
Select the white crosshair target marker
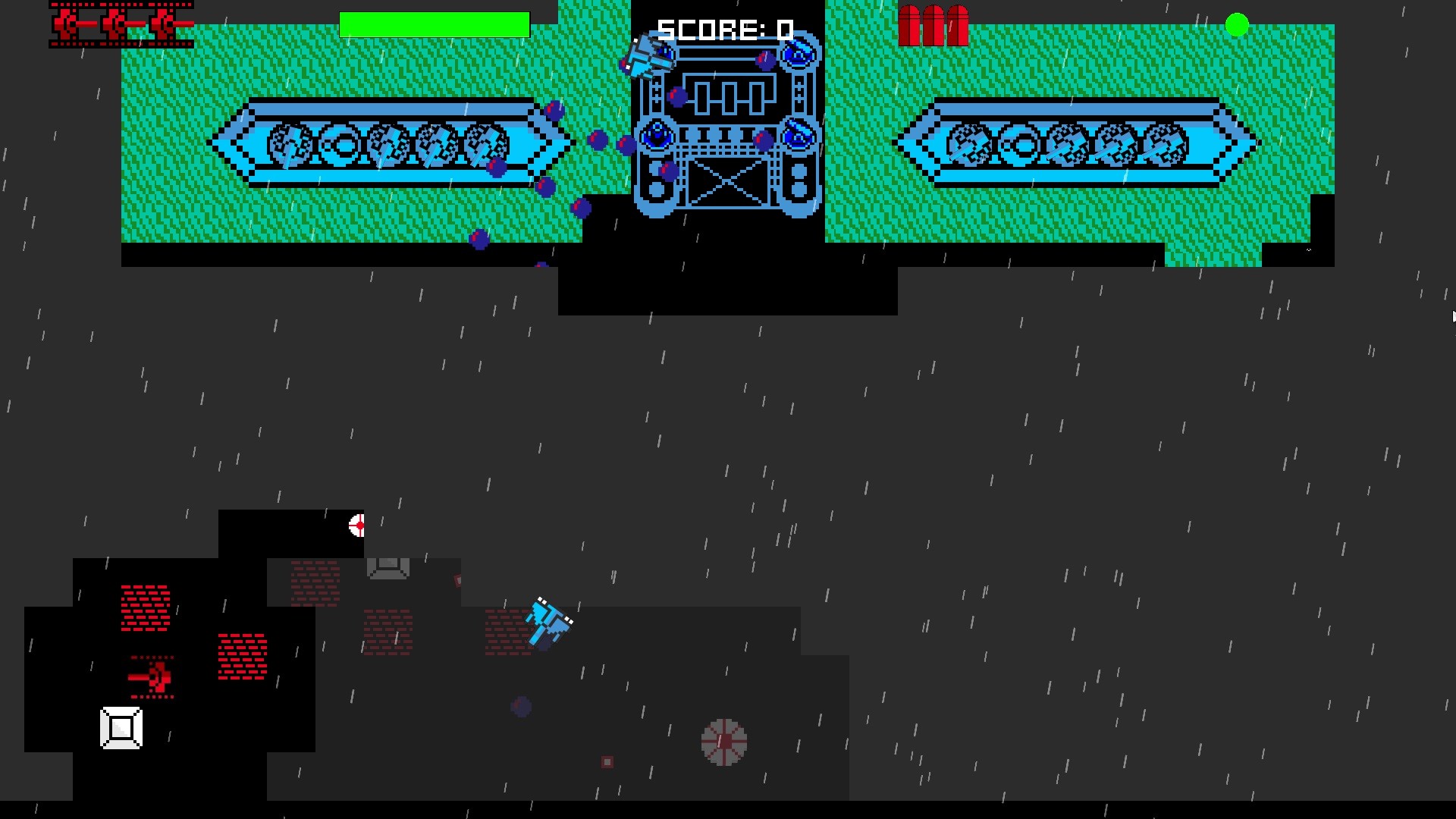356,526
